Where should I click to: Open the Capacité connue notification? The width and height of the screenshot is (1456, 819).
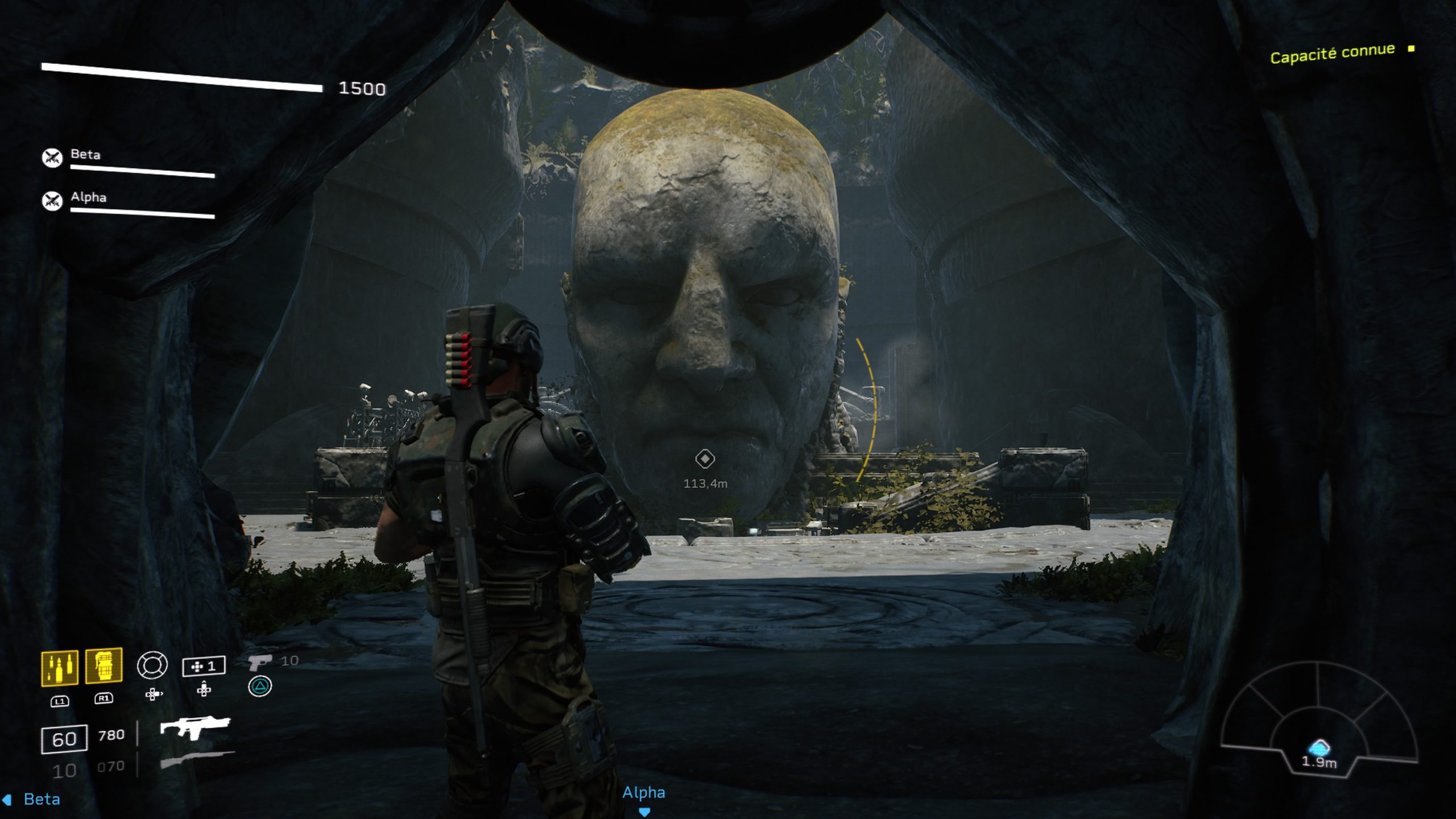tap(1333, 53)
